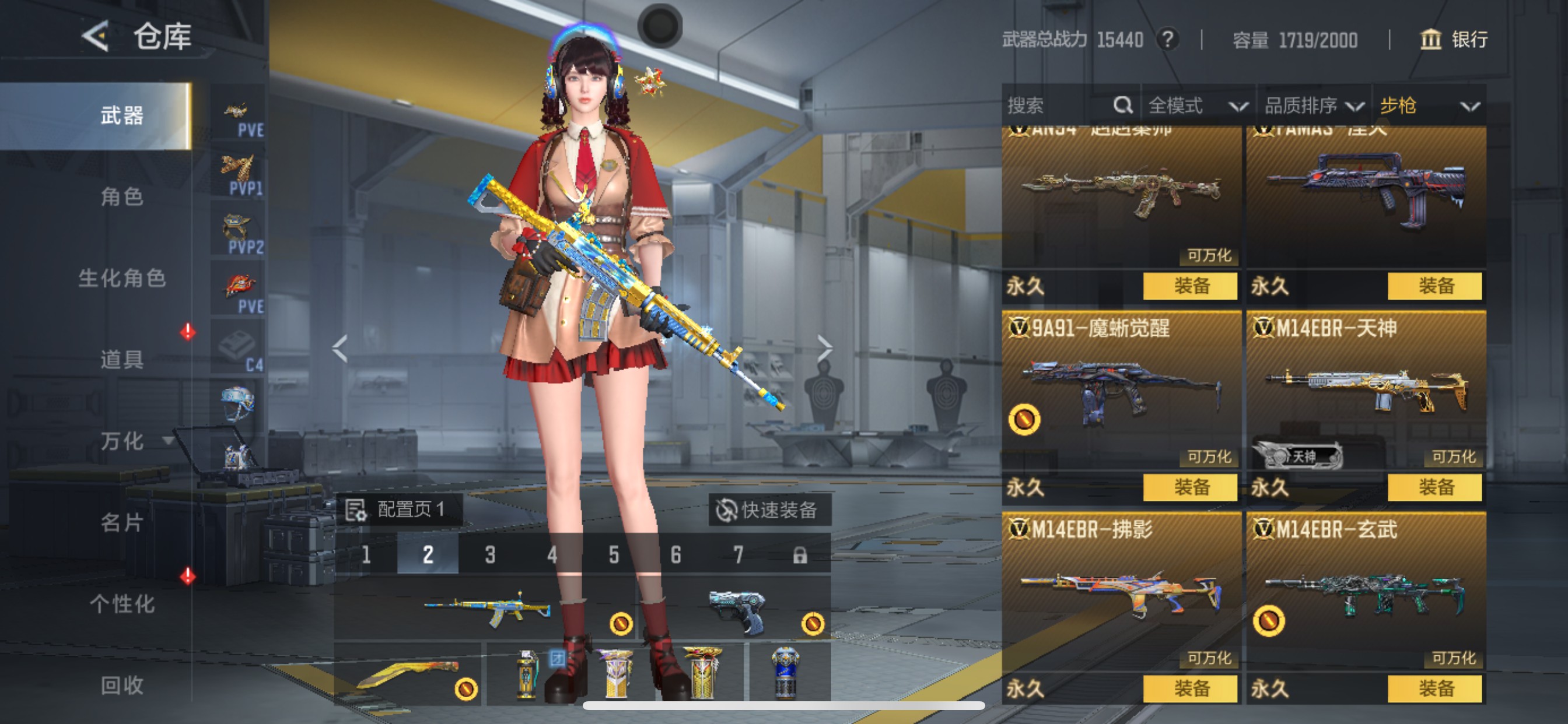The image size is (1568, 724).
Task: 打开右上角银行图标
Action: point(1431,40)
